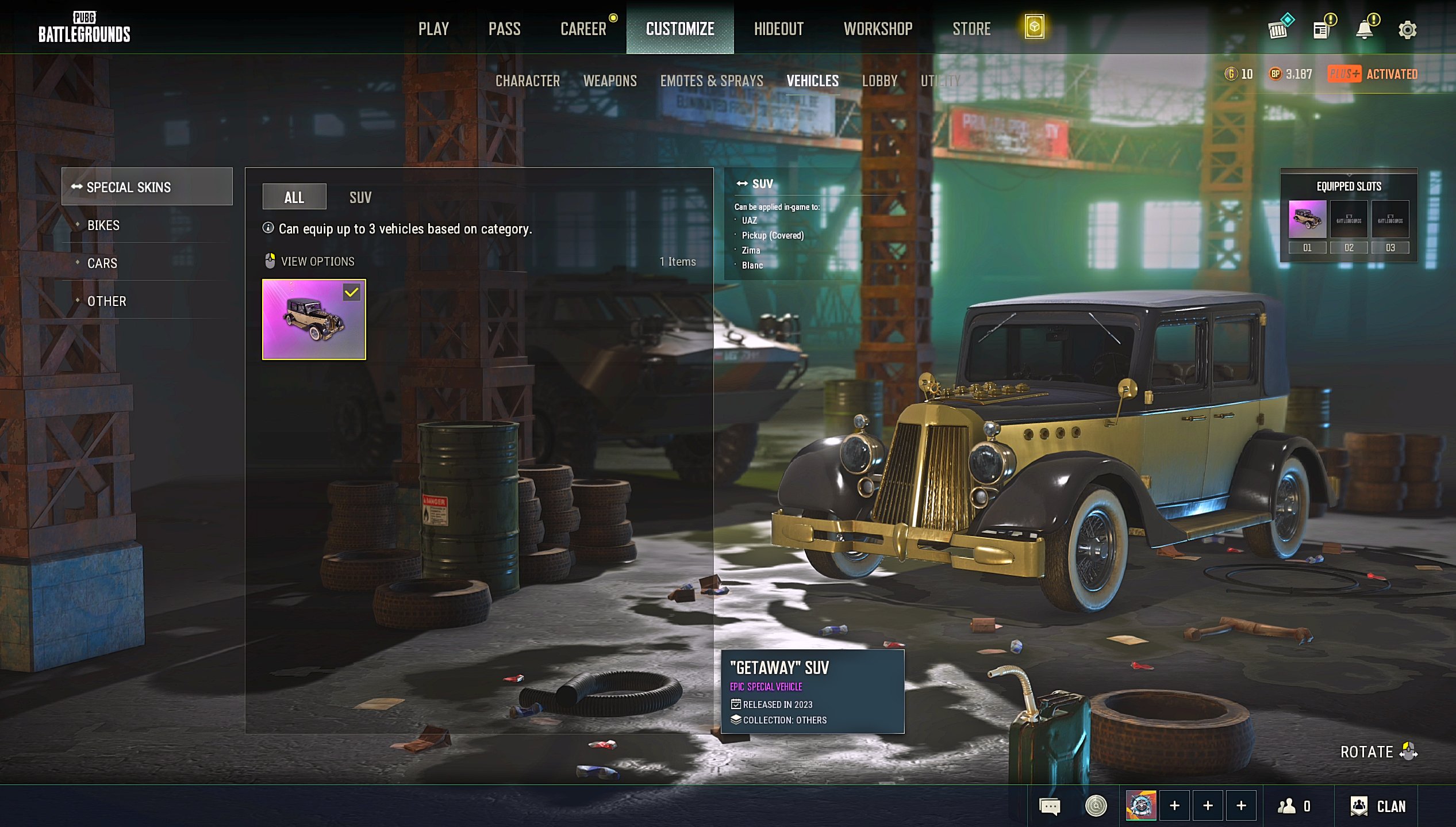Open the Career page
The image size is (1456, 827).
click(x=583, y=29)
